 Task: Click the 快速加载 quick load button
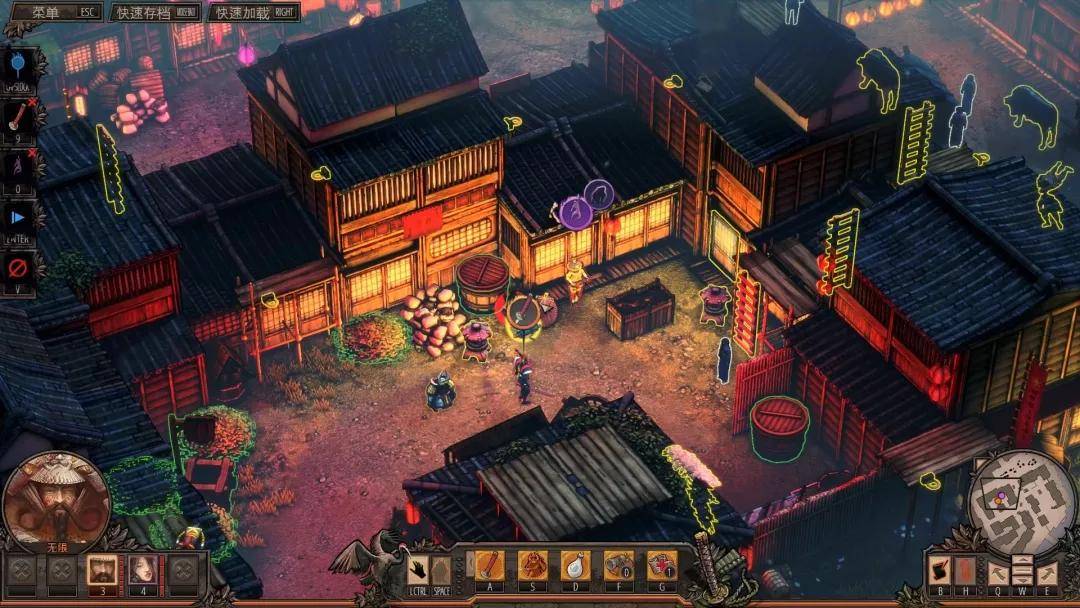252,13
